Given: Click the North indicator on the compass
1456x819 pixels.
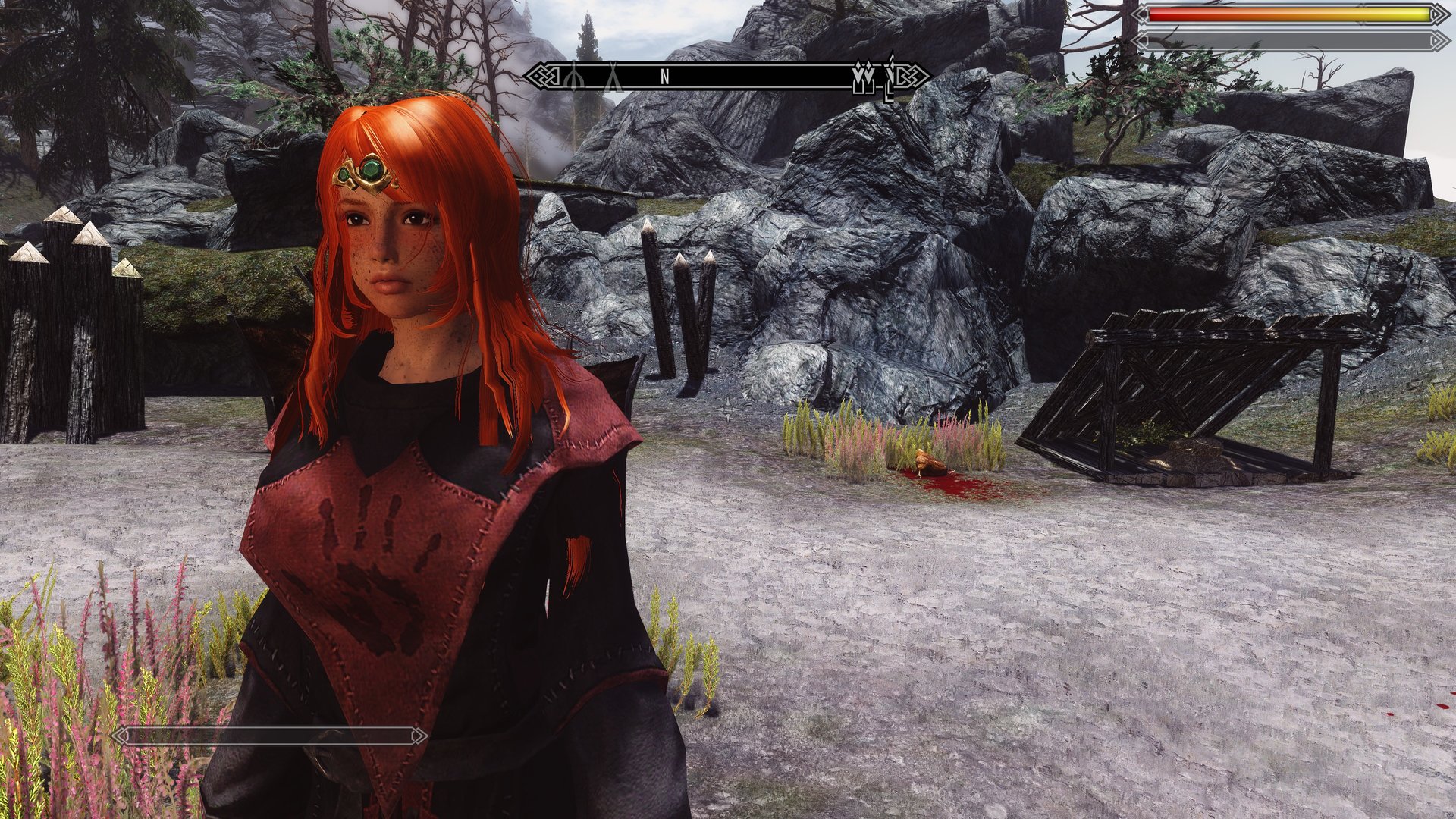Looking at the screenshot, I should [x=664, y=77].
